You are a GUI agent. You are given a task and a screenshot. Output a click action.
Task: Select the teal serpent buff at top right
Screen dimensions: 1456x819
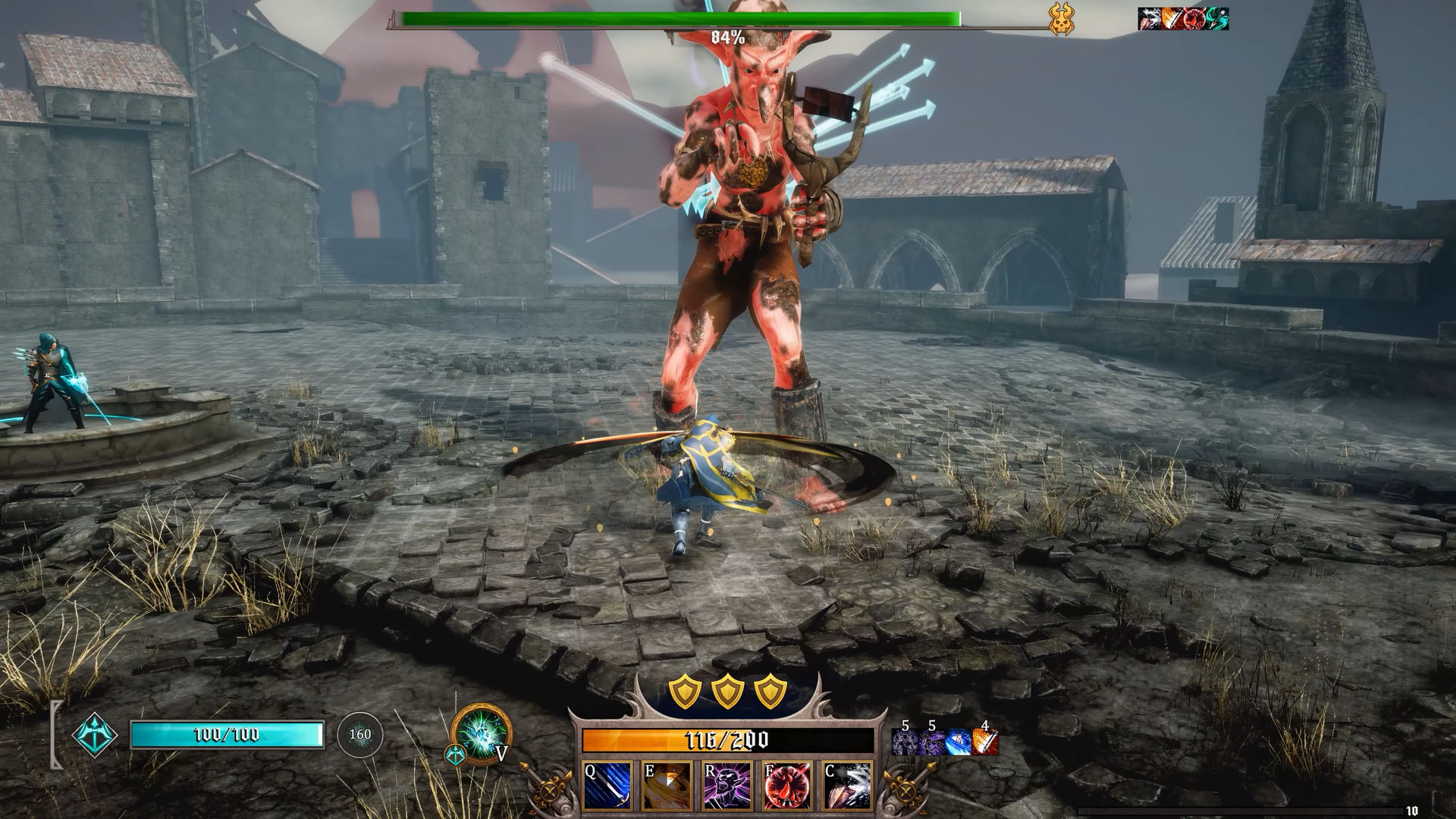click(x=1219, y=19)
